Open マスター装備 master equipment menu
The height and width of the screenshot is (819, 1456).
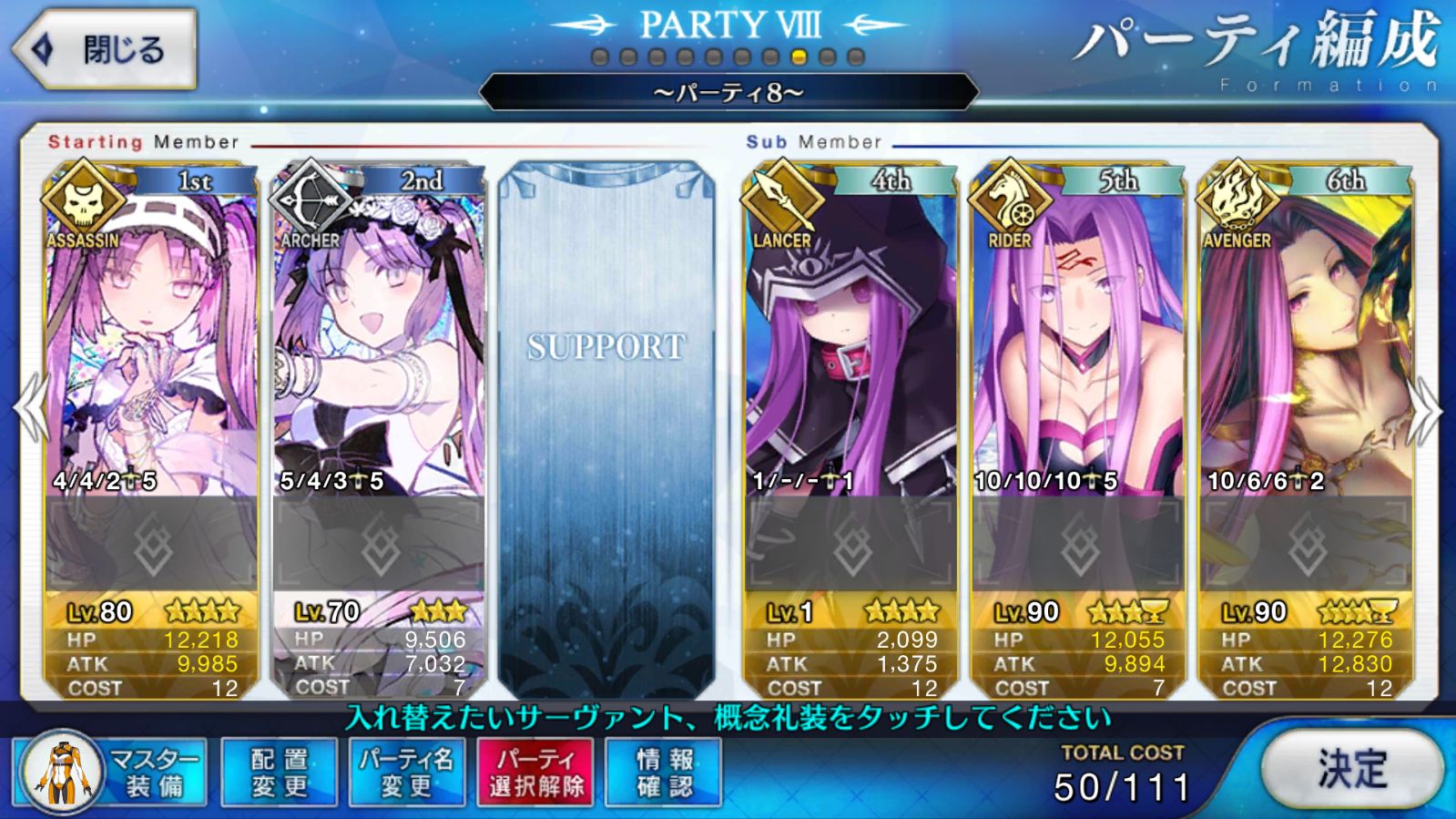[x=111, y=773]
